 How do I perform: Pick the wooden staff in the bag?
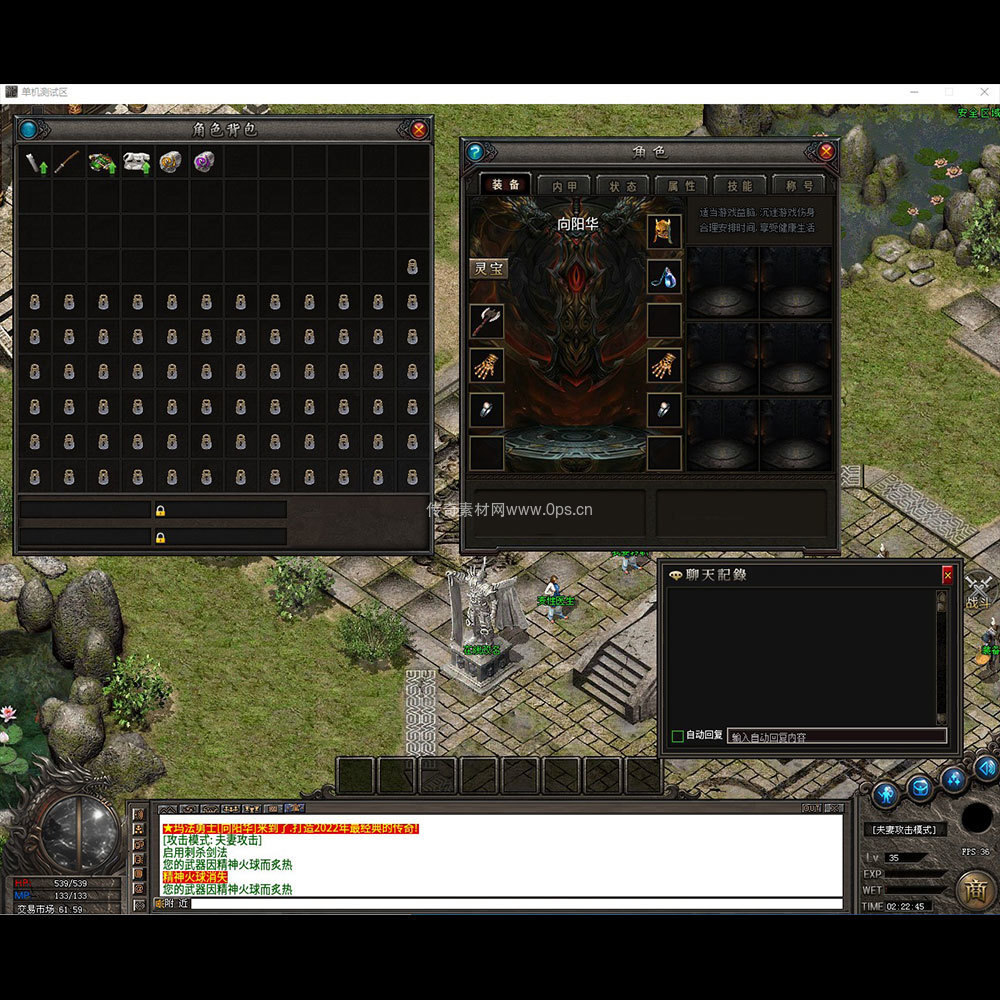(67, 162)
